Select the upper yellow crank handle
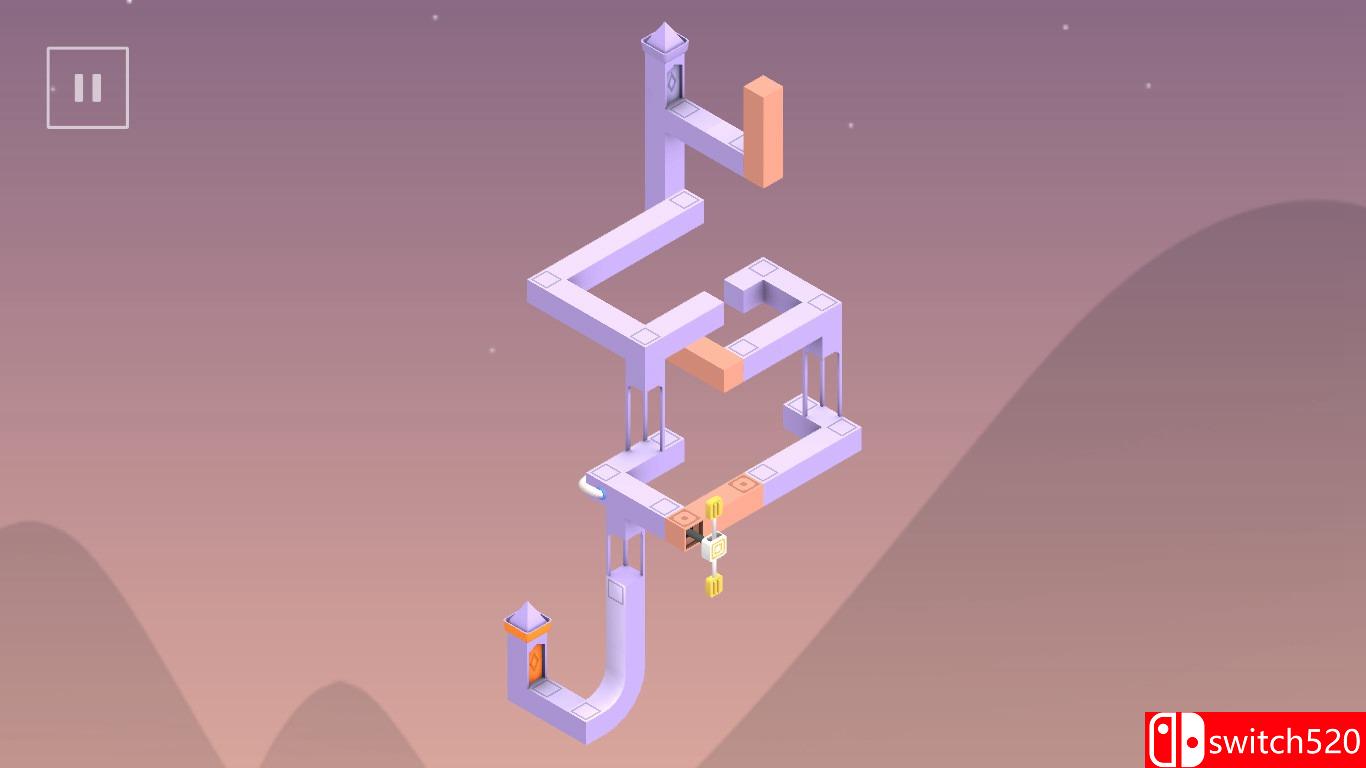This screenshot has width=1366, height=768. pos(715,509)
